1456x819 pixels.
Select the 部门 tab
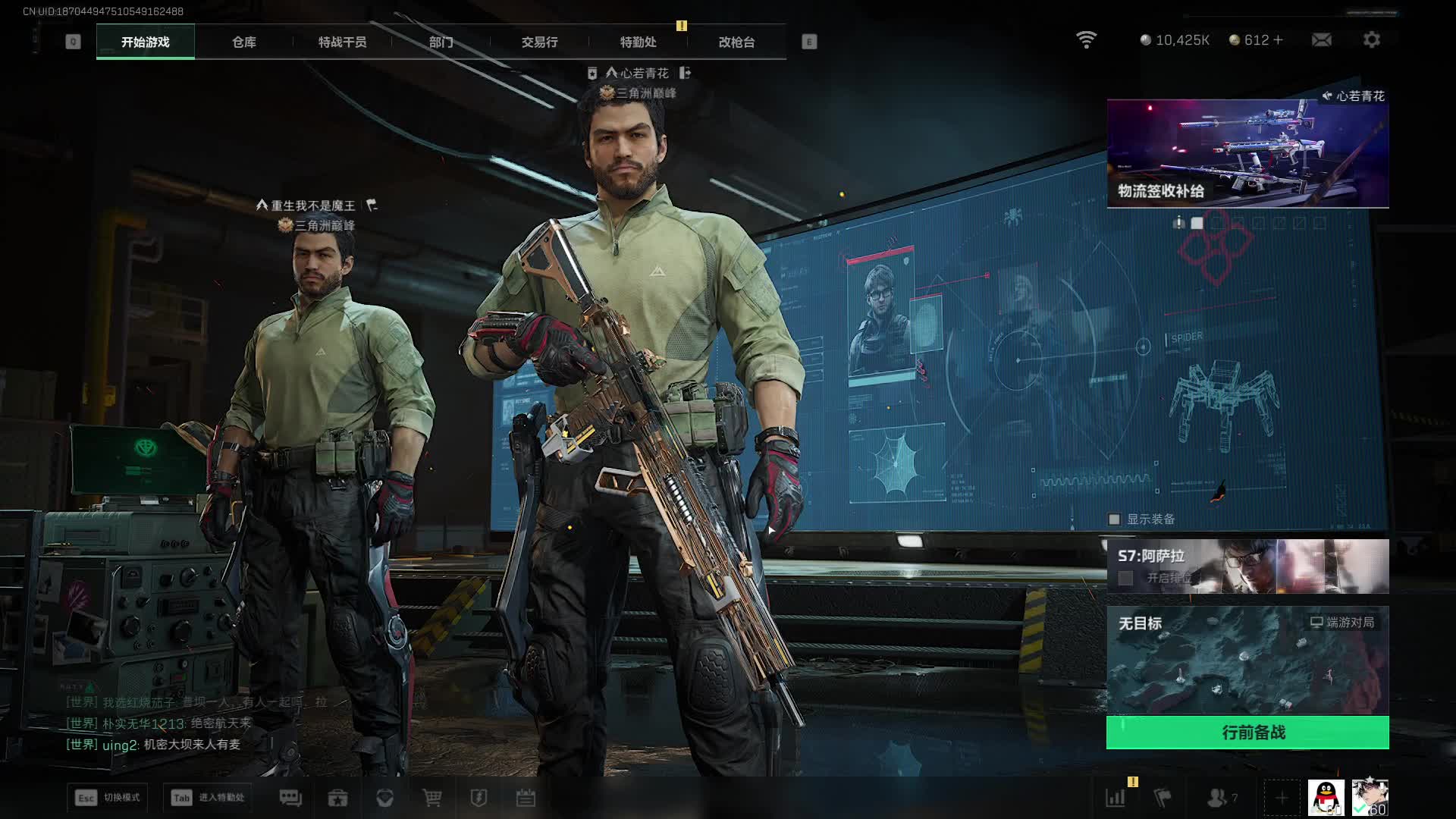pyautogui.click(x=441, y=42)
